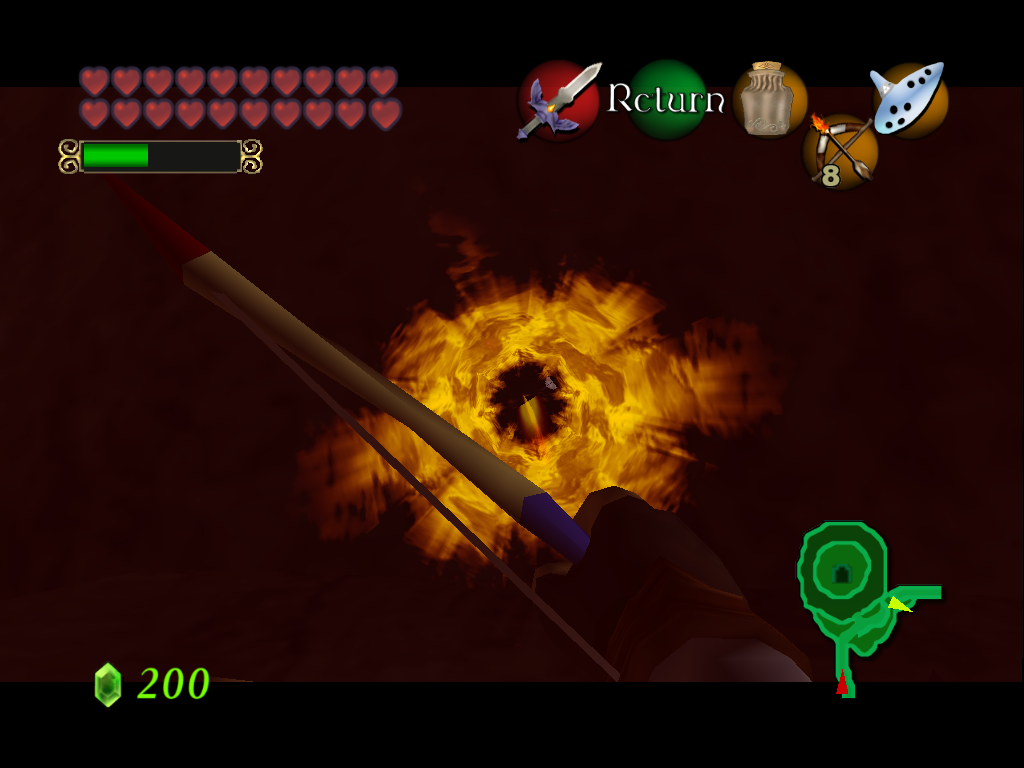Viewport: 1024px width, 768px height.
Task: Select the fire arrow bow item
Action: pyautogui.click(x=840, y=152)
